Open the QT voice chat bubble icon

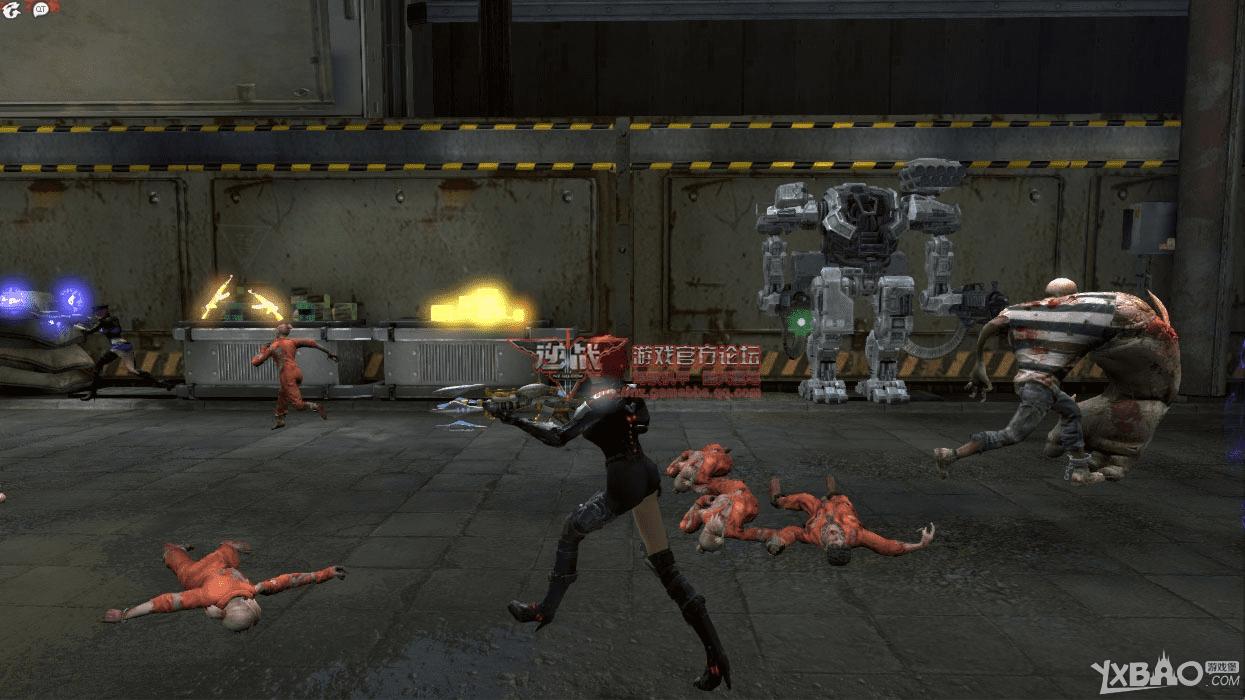point(42,9)
